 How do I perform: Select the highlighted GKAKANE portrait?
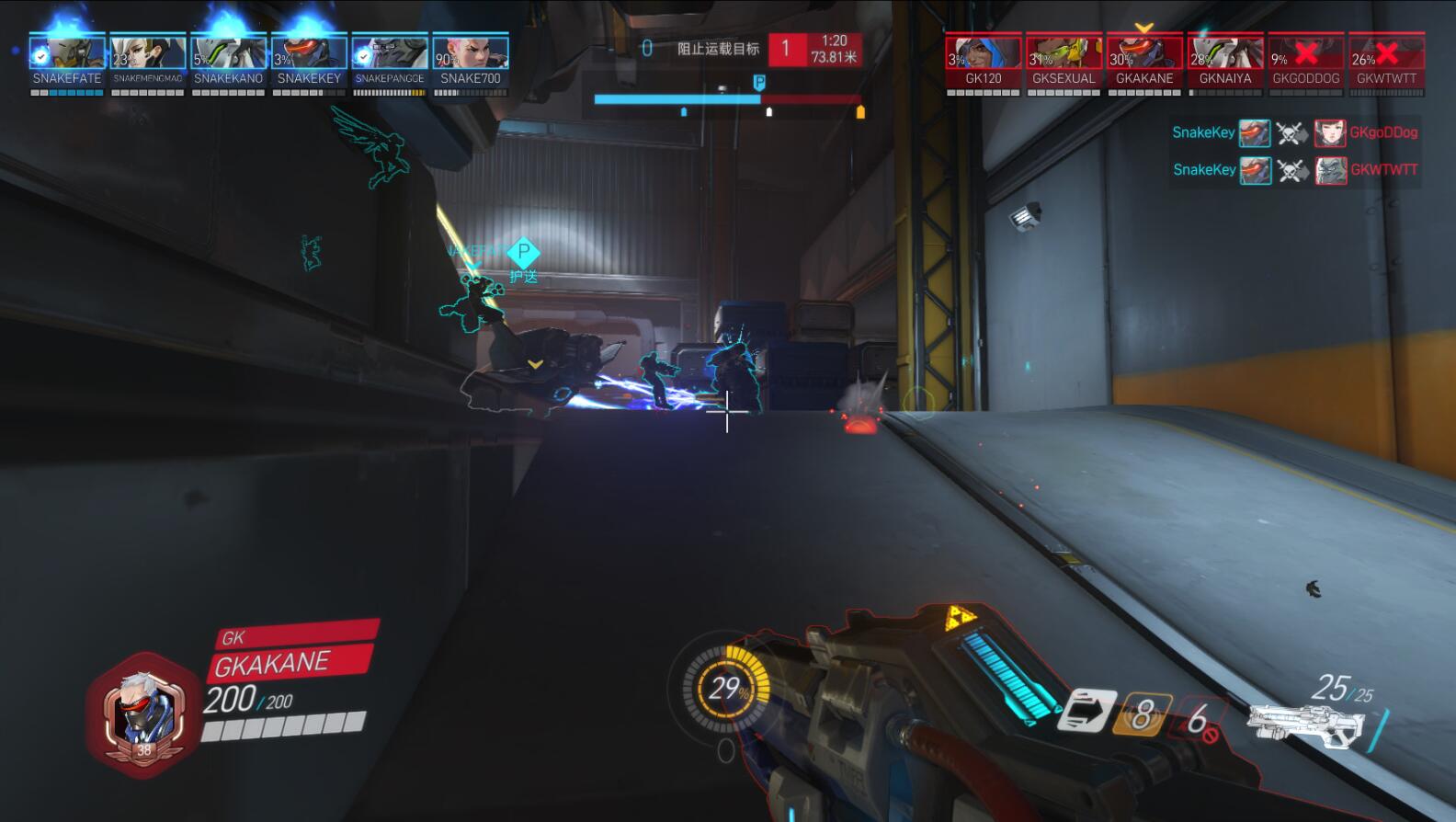[1144, 53]
